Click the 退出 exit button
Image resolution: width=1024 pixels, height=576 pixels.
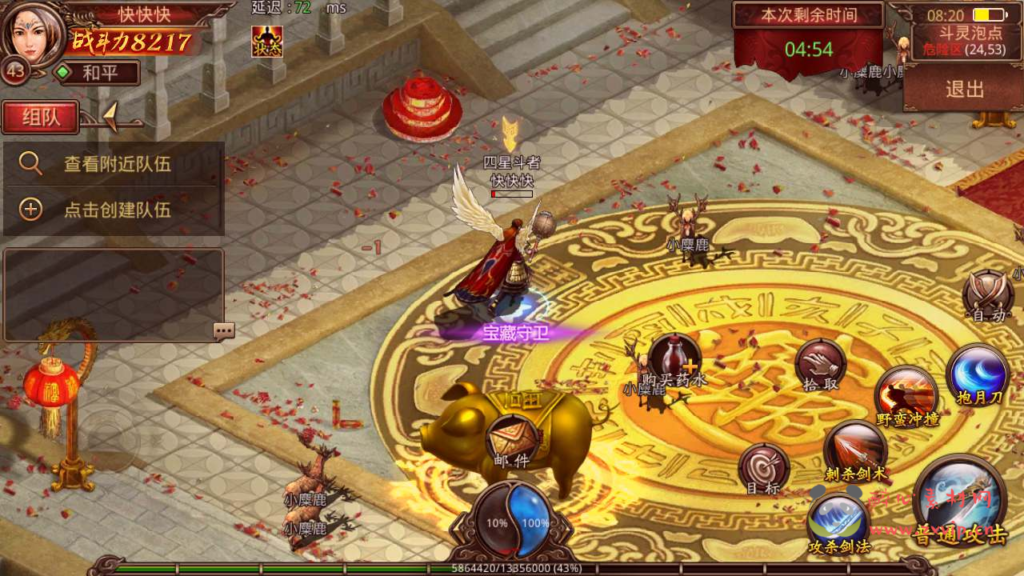(964, 89)
